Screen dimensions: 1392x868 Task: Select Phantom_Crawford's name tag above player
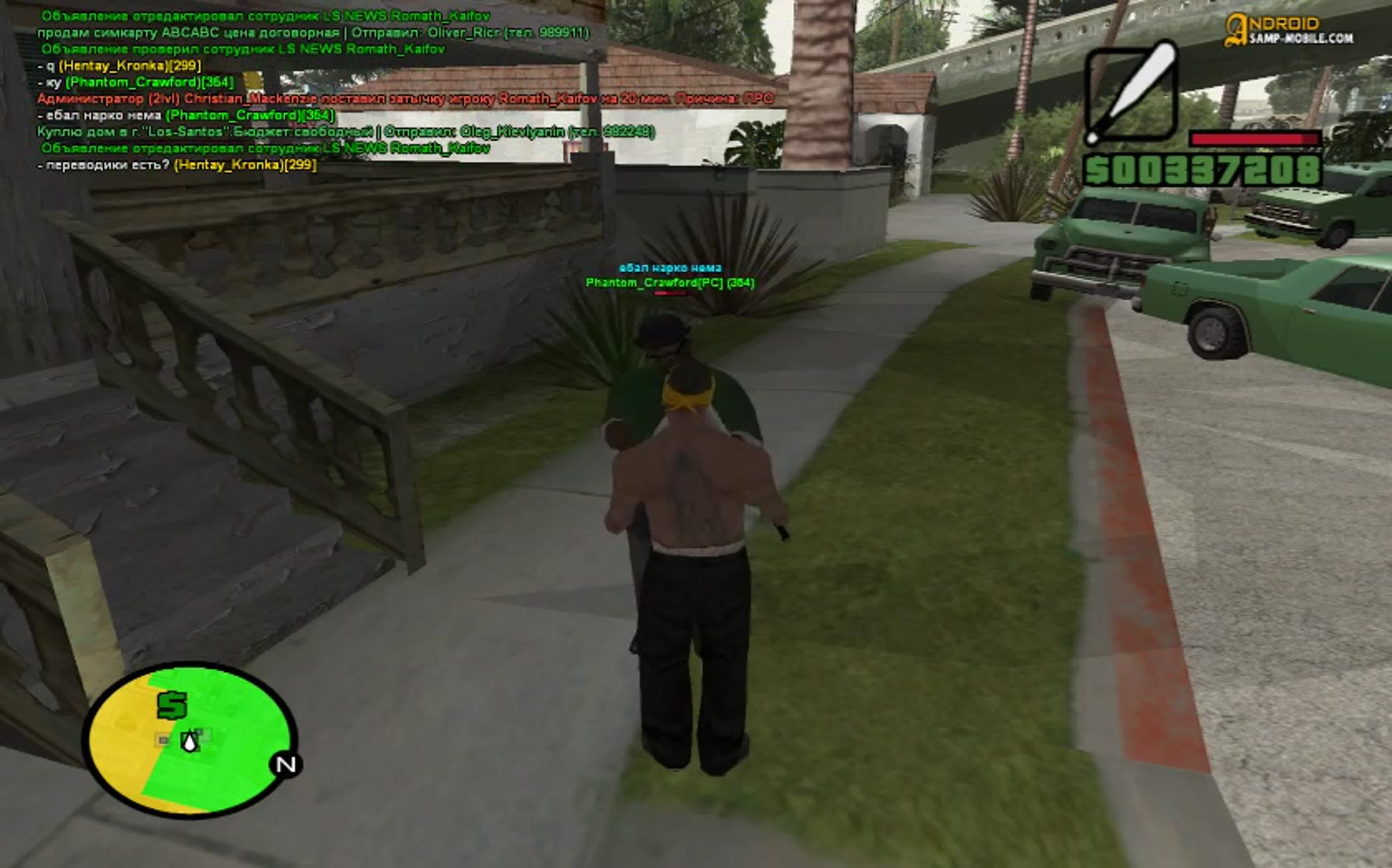pyautogui.click(x=669, y=282)
